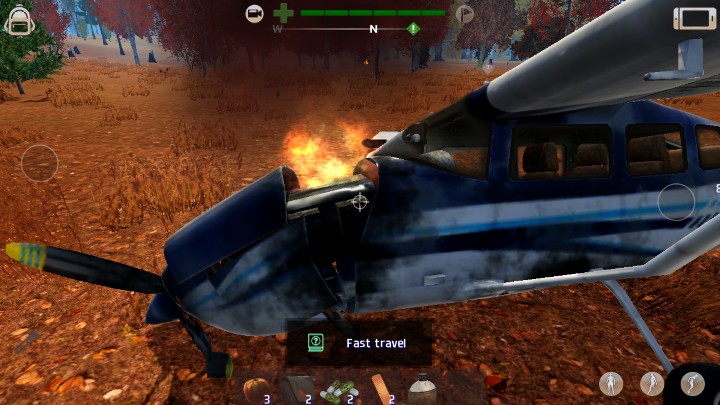Switch to the walking stance
This screenshot has height=405, width=720.
pyautogui.click(x=652, y=383)
